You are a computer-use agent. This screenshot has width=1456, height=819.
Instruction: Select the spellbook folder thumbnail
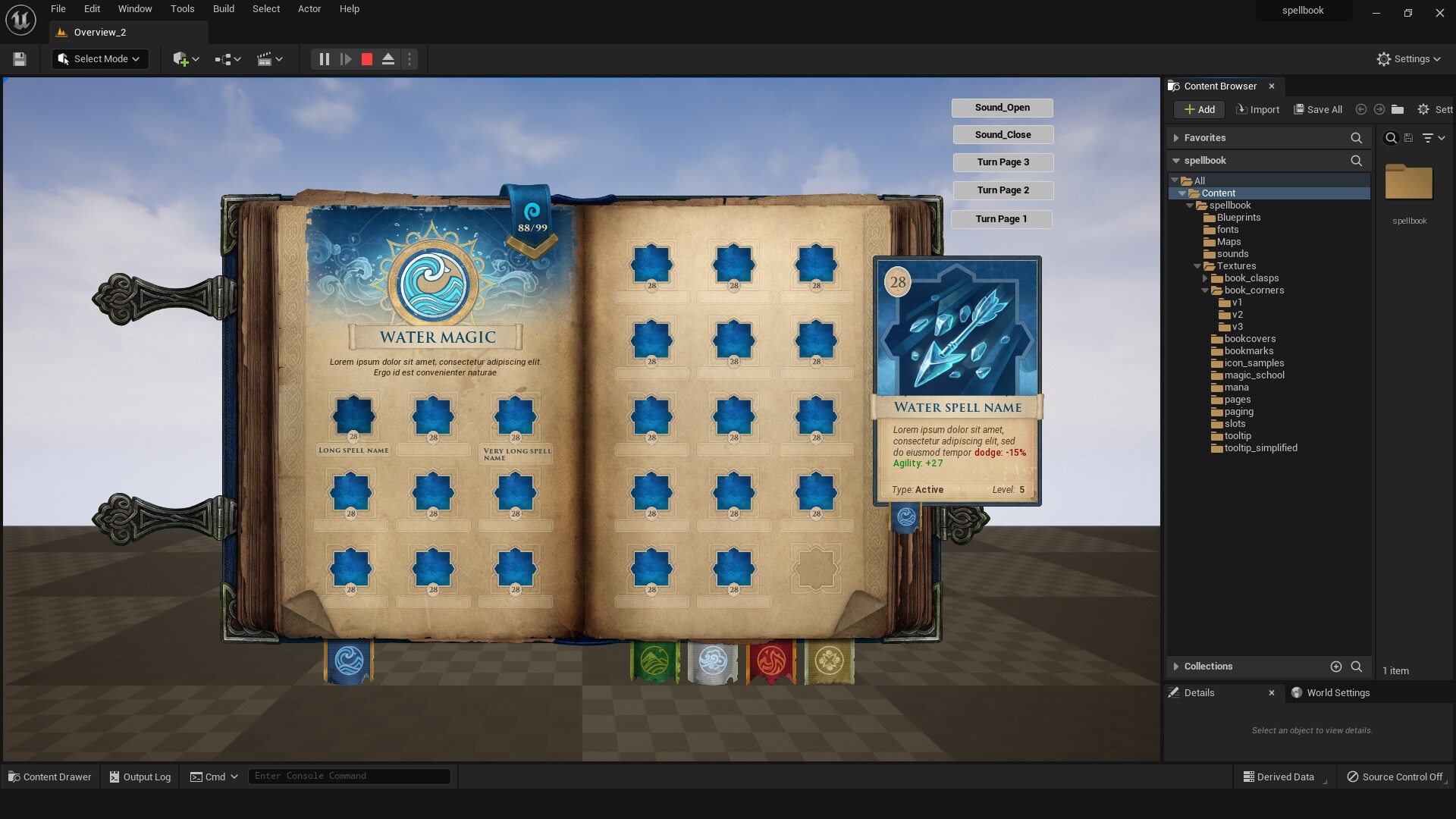(x=1409, y=183)
